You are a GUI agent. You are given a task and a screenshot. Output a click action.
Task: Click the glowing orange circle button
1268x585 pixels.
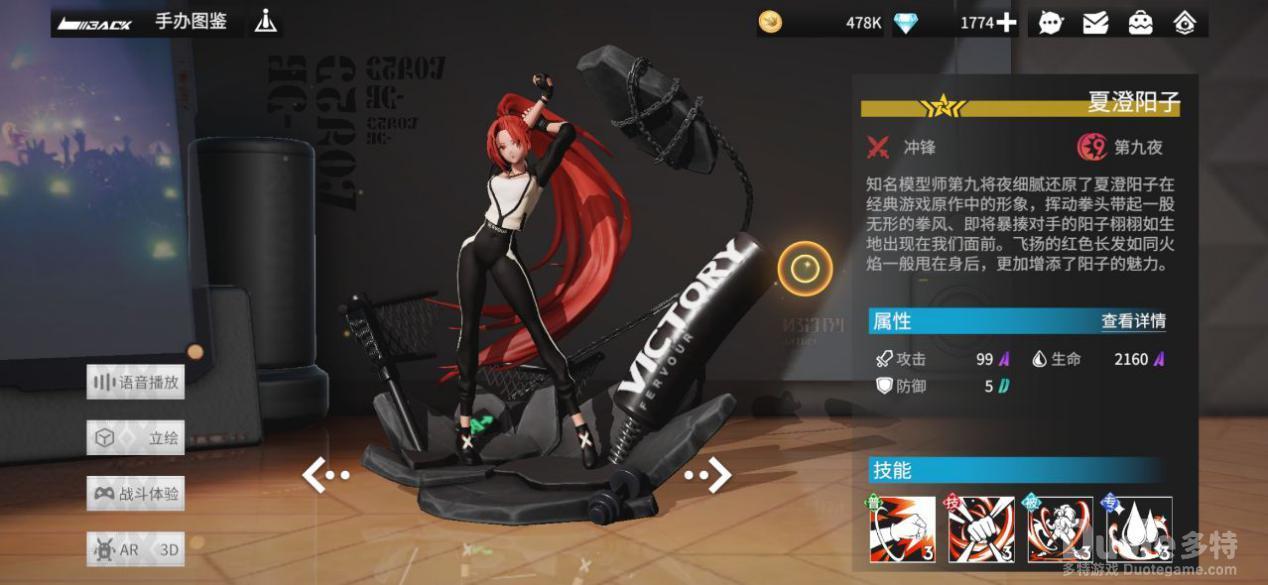pos(805,268)
